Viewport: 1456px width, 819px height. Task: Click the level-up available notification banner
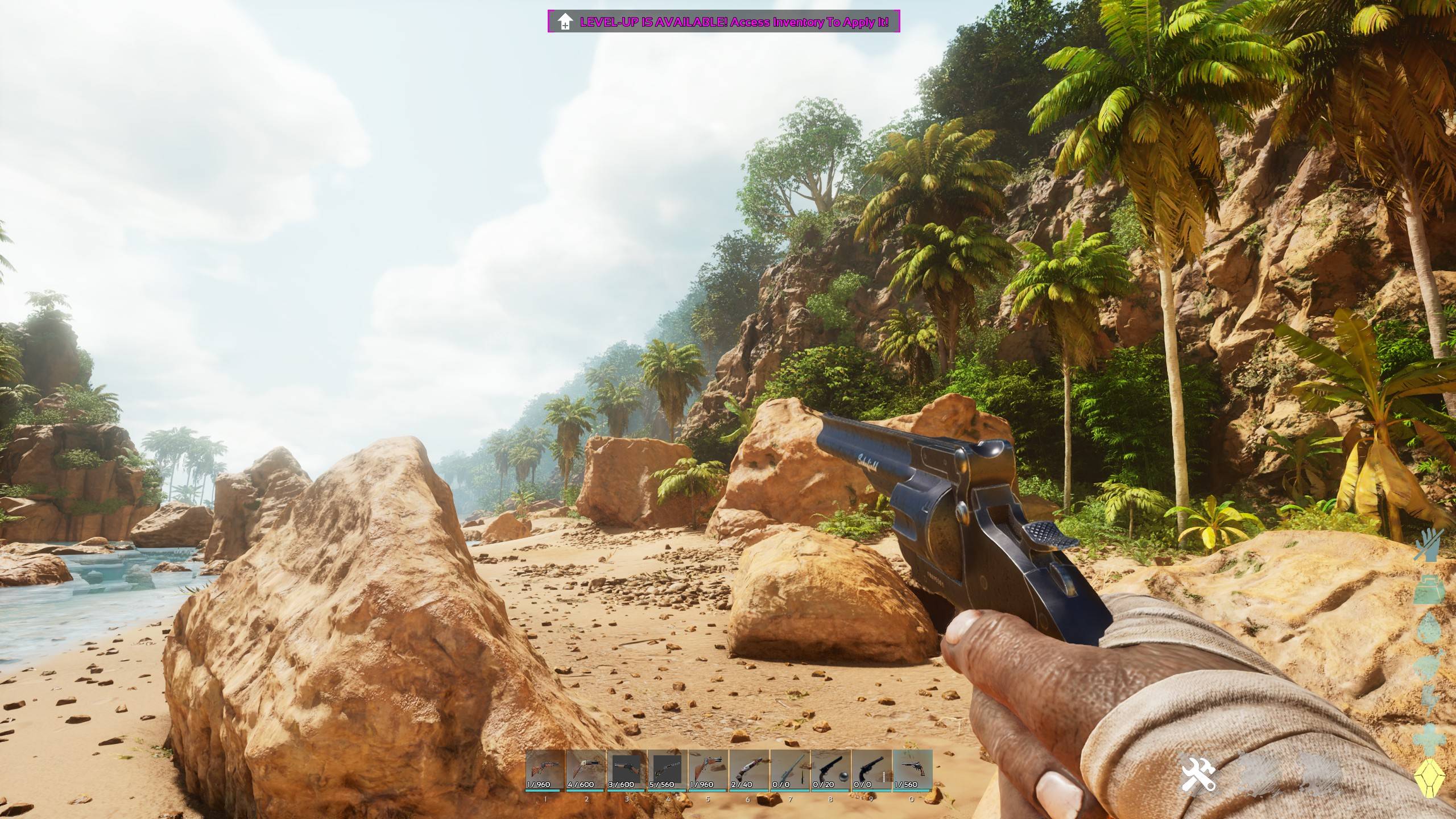723,22
